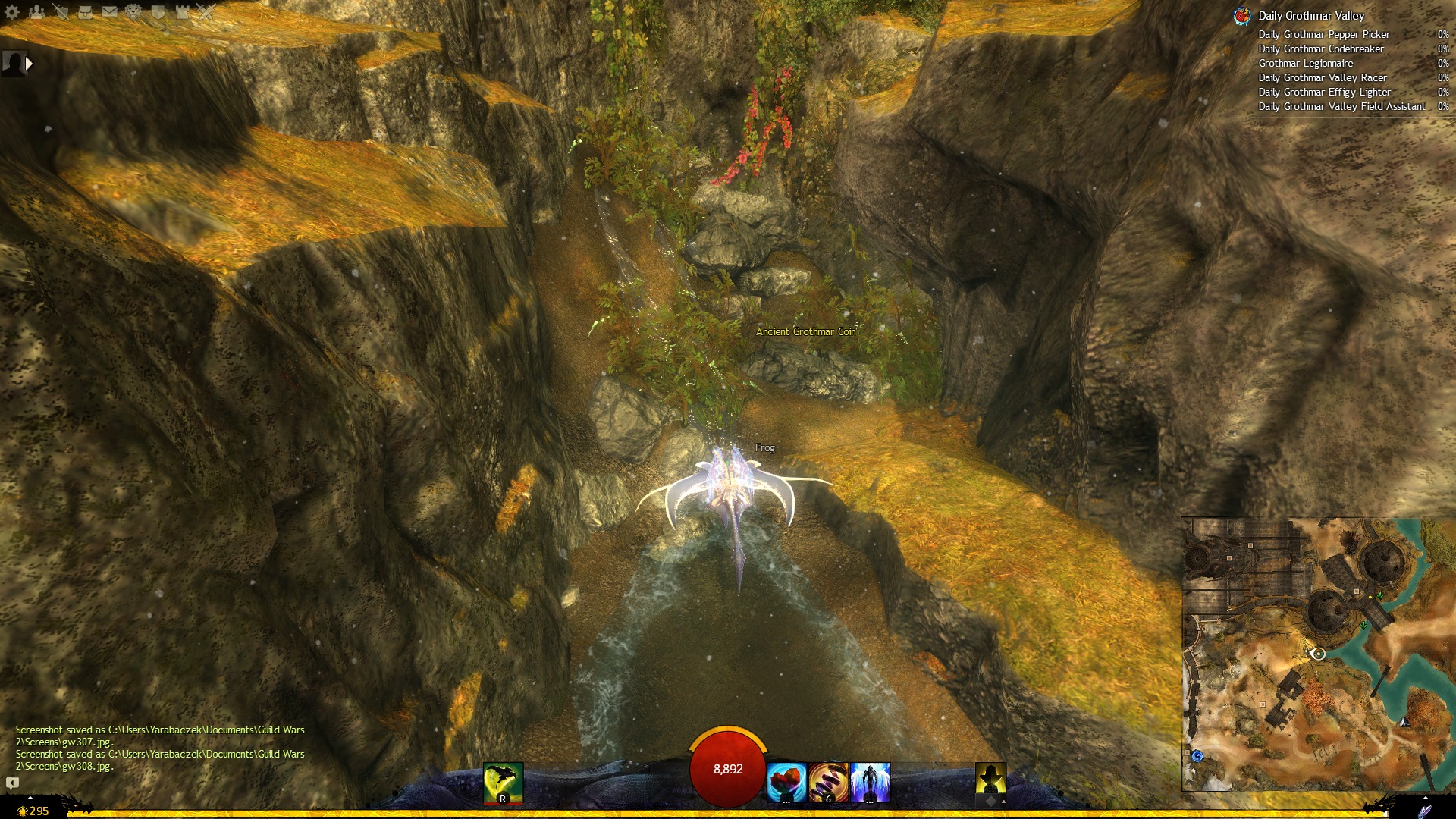
Task: Open the PvP crossed swords icon
Action: [x=206, y=11]
